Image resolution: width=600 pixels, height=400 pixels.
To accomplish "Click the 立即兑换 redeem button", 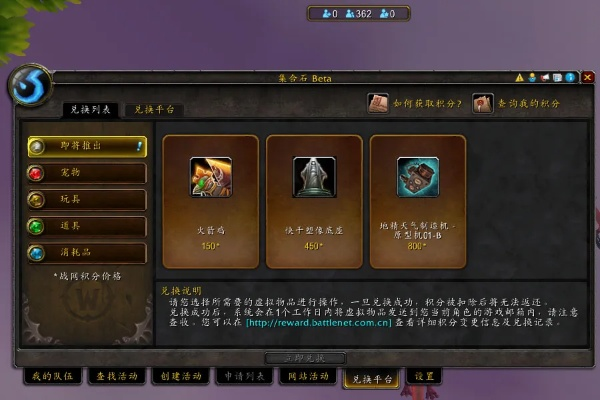I will [x=305, y=357].
